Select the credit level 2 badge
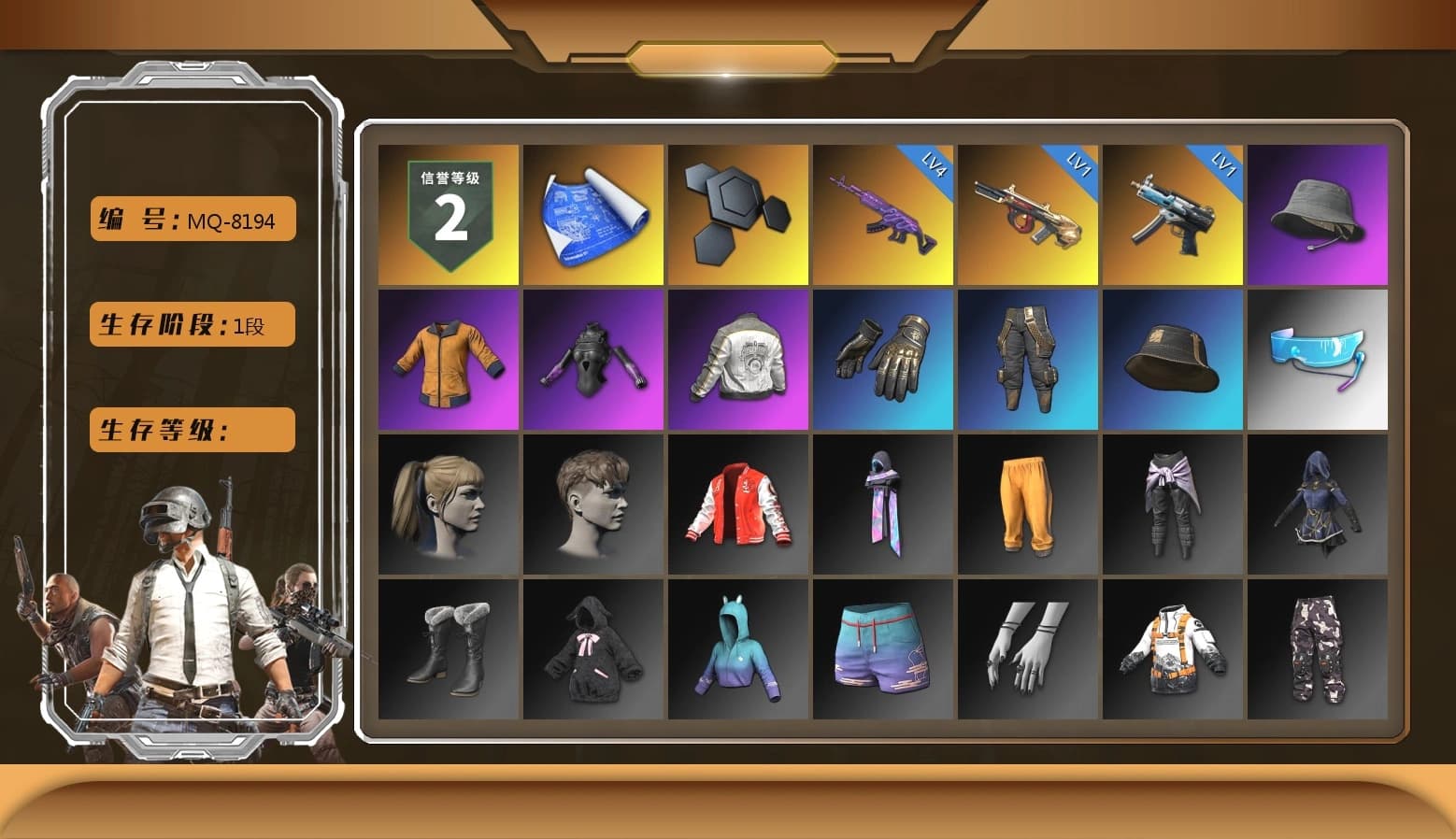Image resolution: width=1456 pixels, height=839 pixels. coord(447,213)
